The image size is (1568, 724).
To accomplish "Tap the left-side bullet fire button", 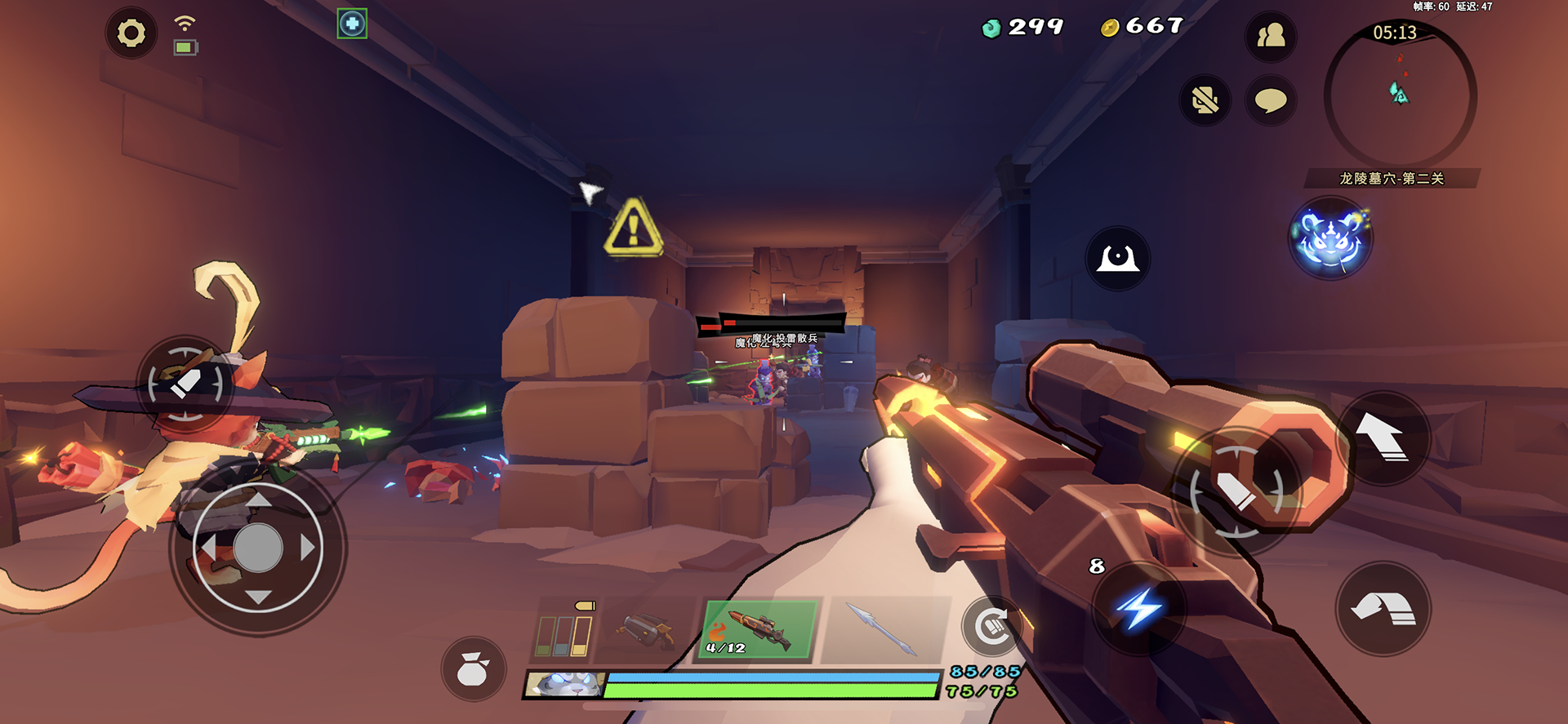I will (185, 383).
